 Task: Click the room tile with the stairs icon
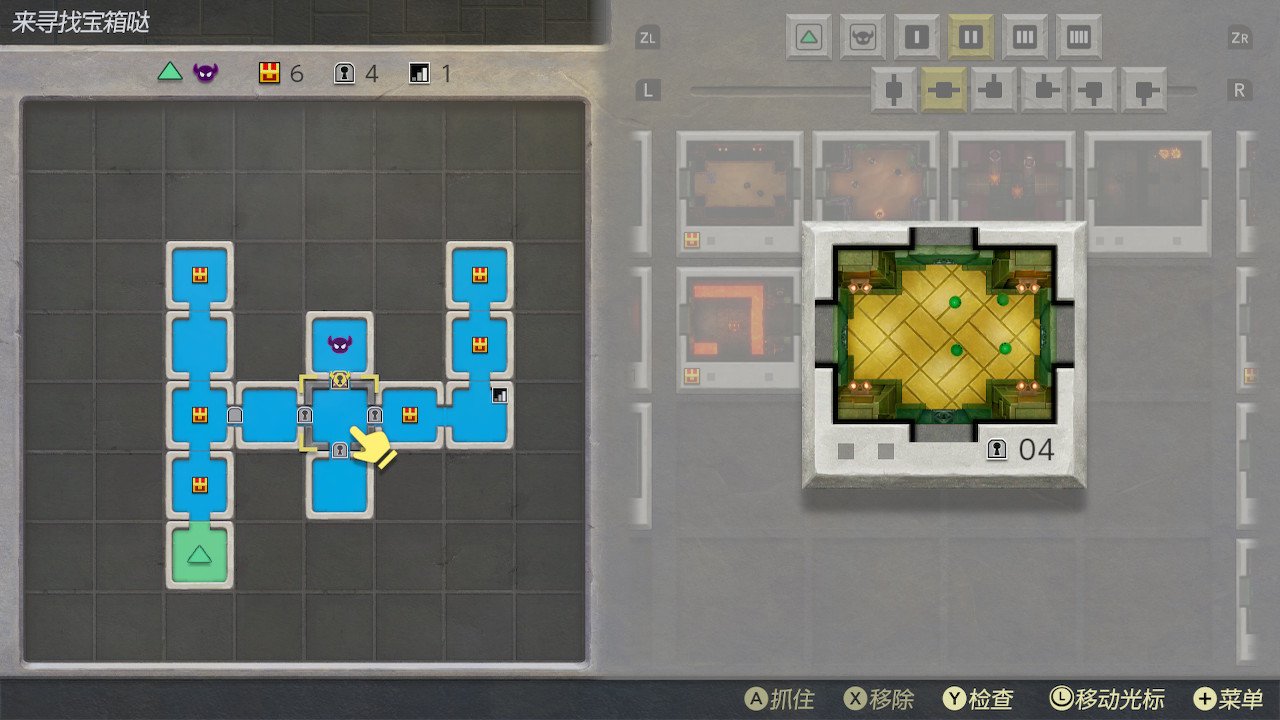pyautogui.click(x=480, y=413)
